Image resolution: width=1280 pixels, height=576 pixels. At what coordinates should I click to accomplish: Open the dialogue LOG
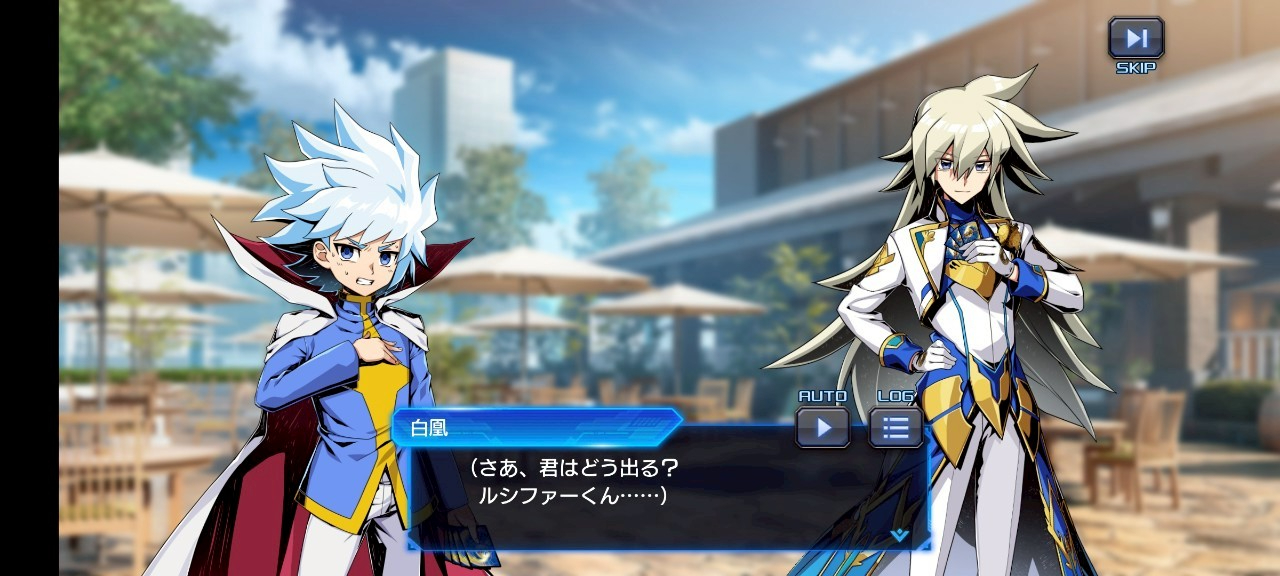click(895, 427)
